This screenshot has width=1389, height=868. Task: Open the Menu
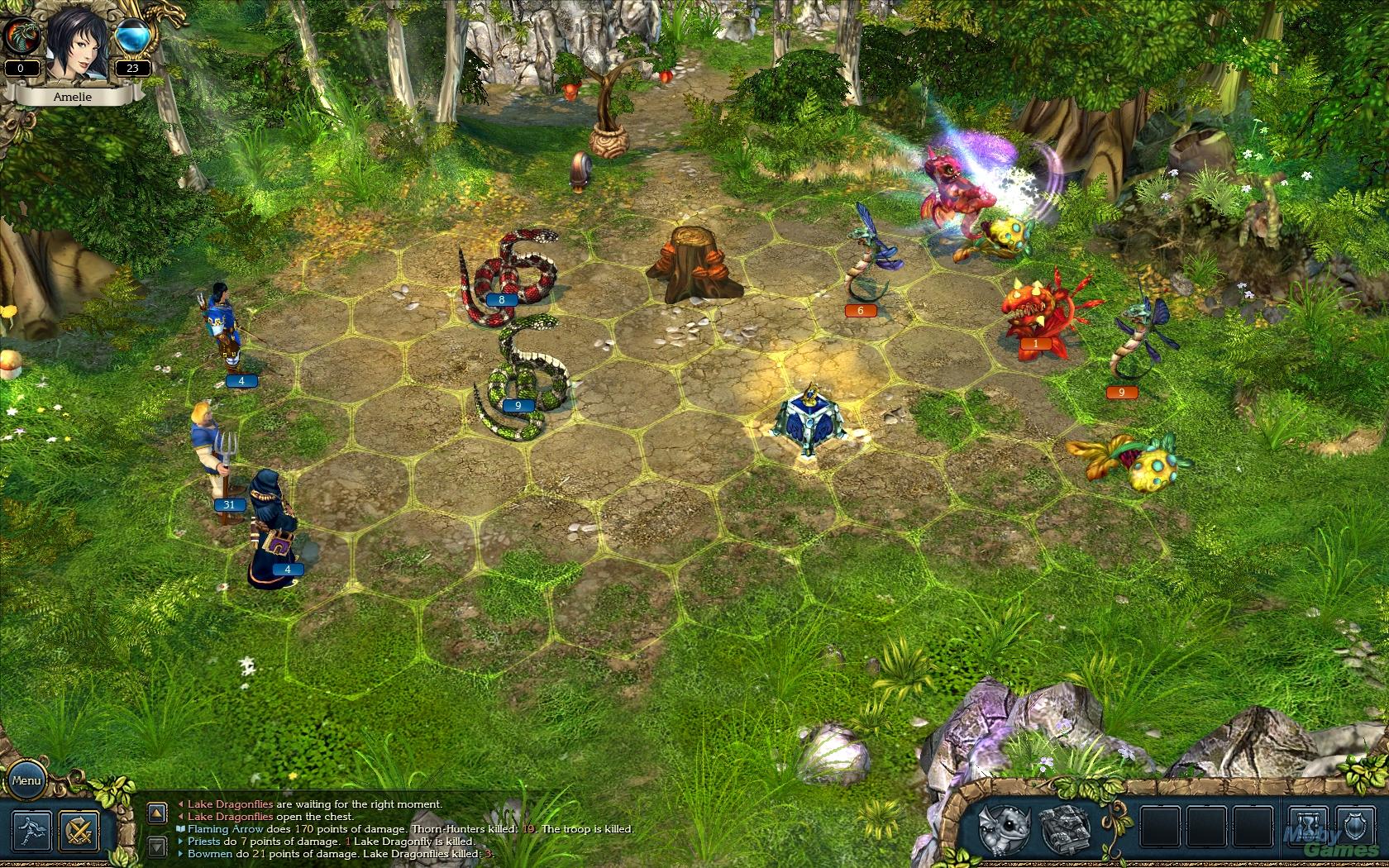coord(27,780)
